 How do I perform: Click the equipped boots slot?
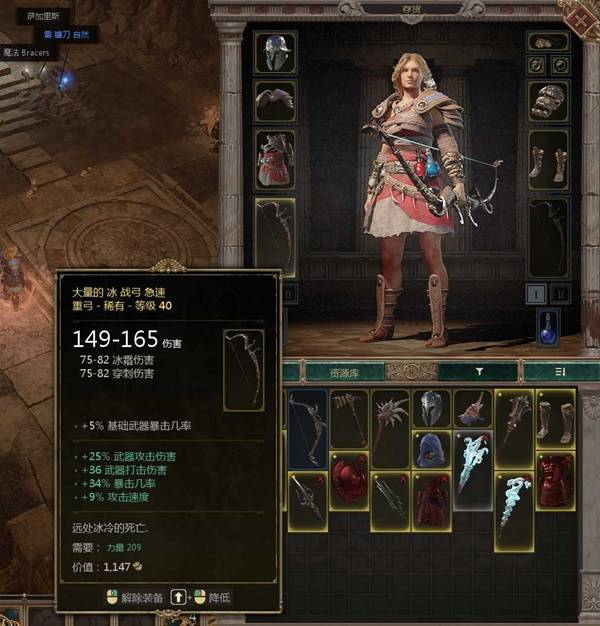pos(547,160)
